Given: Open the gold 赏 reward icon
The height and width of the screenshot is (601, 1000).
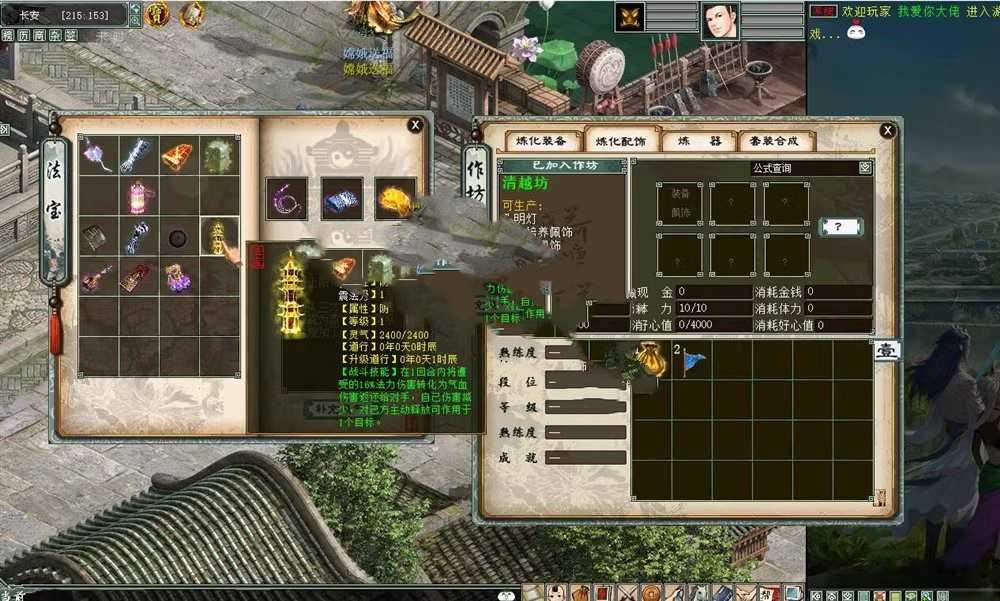Looking at the screenshot, I should [157, 15].
